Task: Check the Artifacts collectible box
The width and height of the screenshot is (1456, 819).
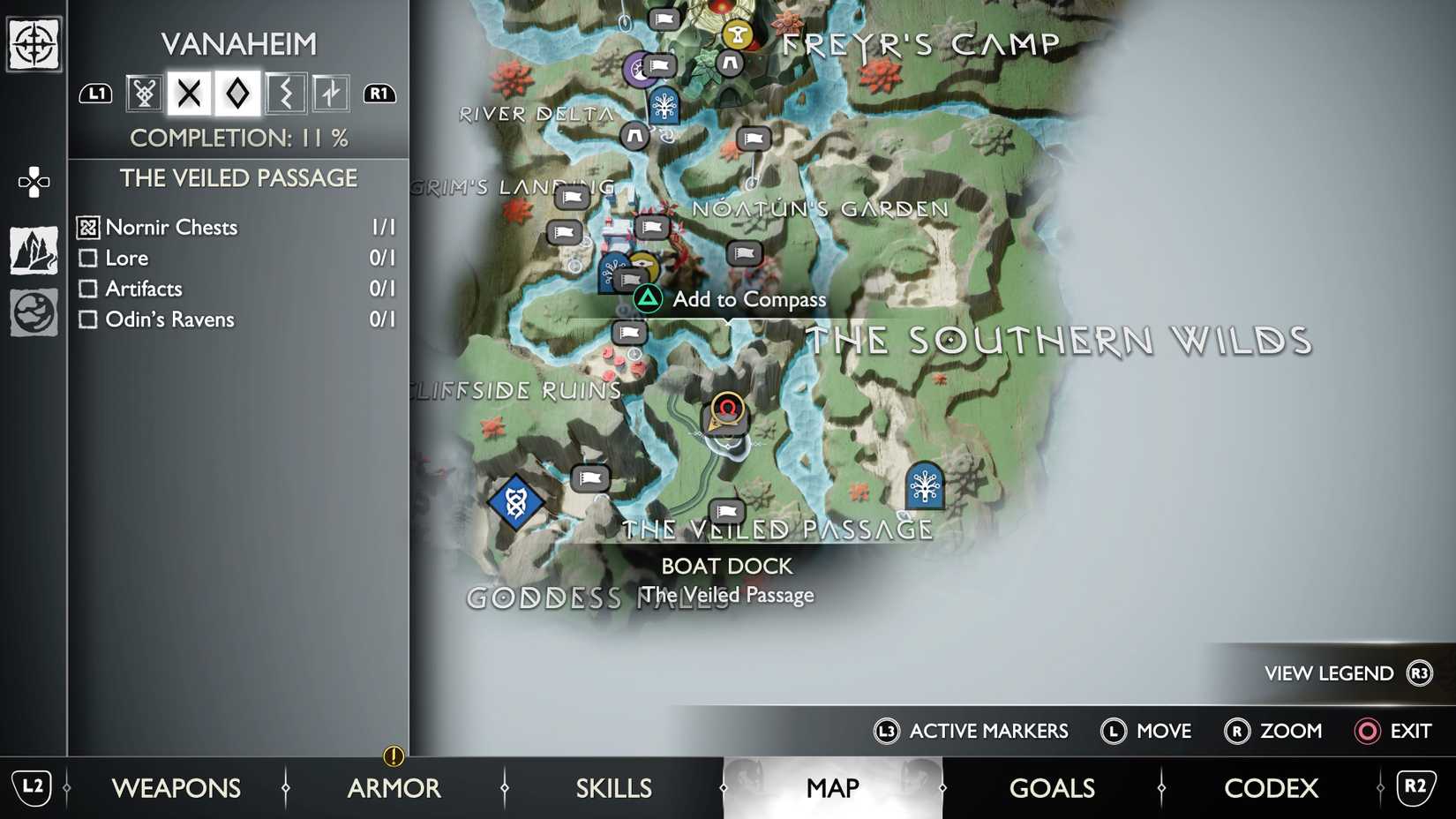Action: point(88,289)
